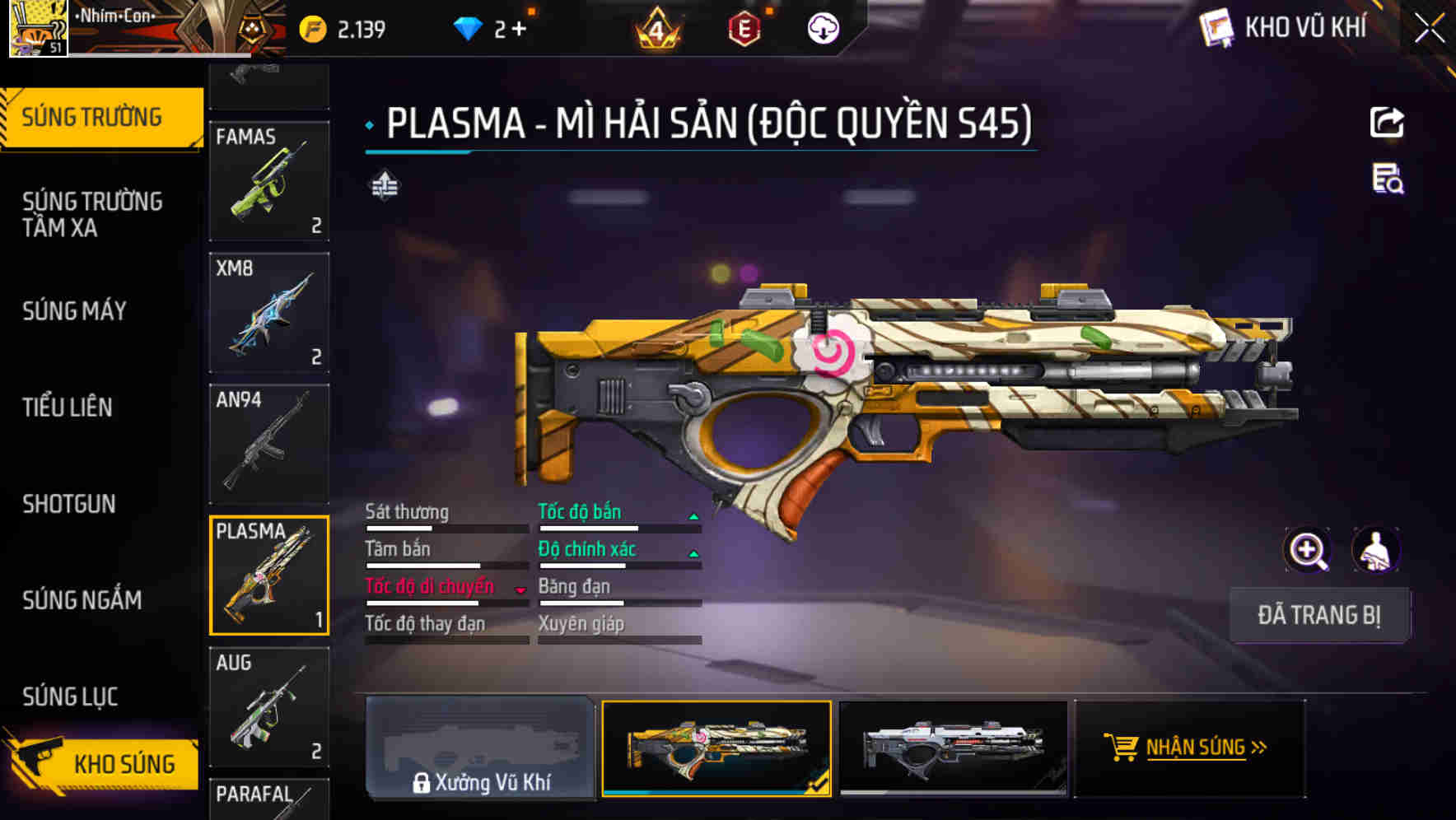Click the Đã Trang Bị button

[x=1318, y=615]
